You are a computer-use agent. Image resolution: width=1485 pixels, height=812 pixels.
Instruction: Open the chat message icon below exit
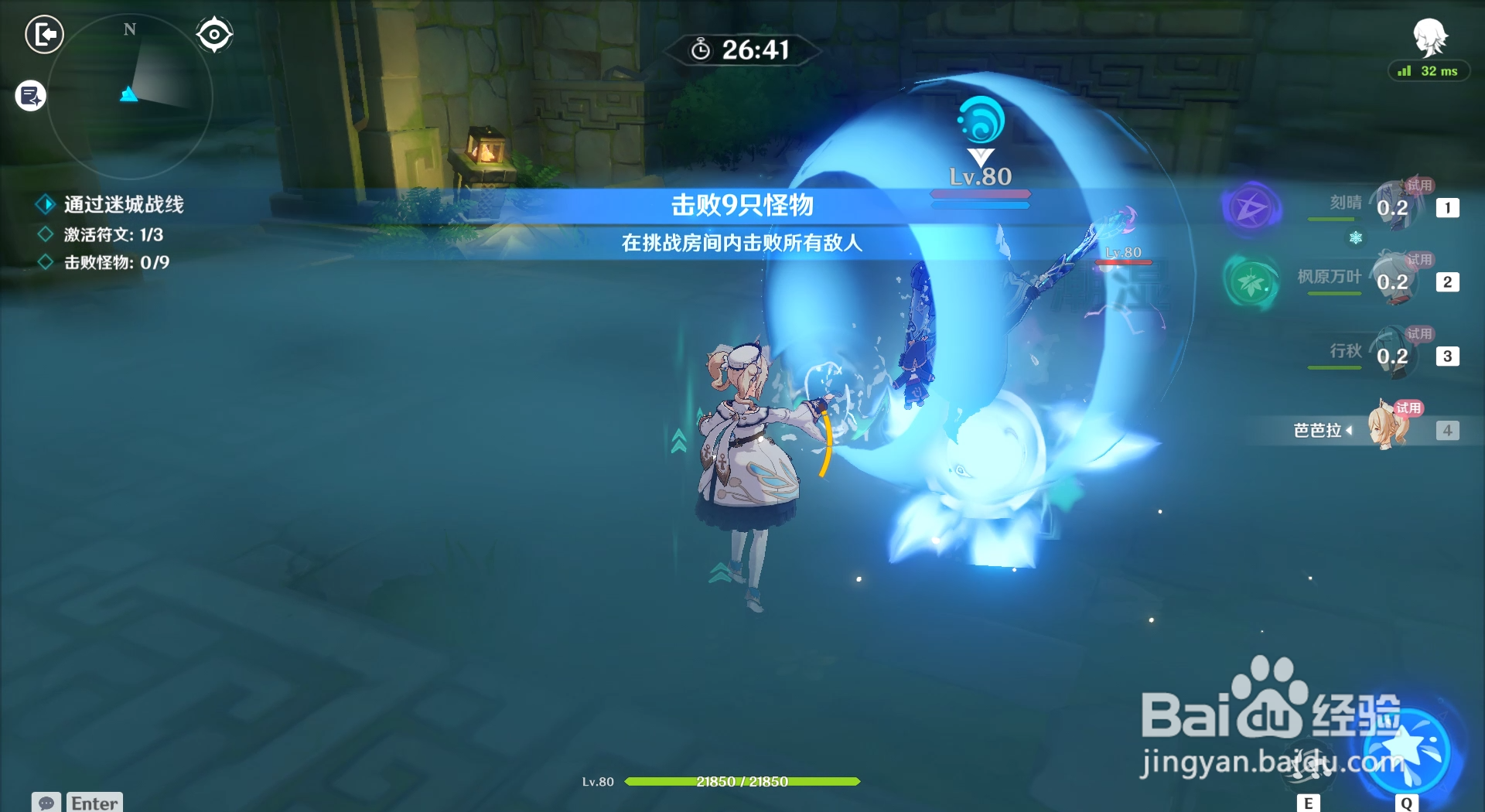click(29, 96)
